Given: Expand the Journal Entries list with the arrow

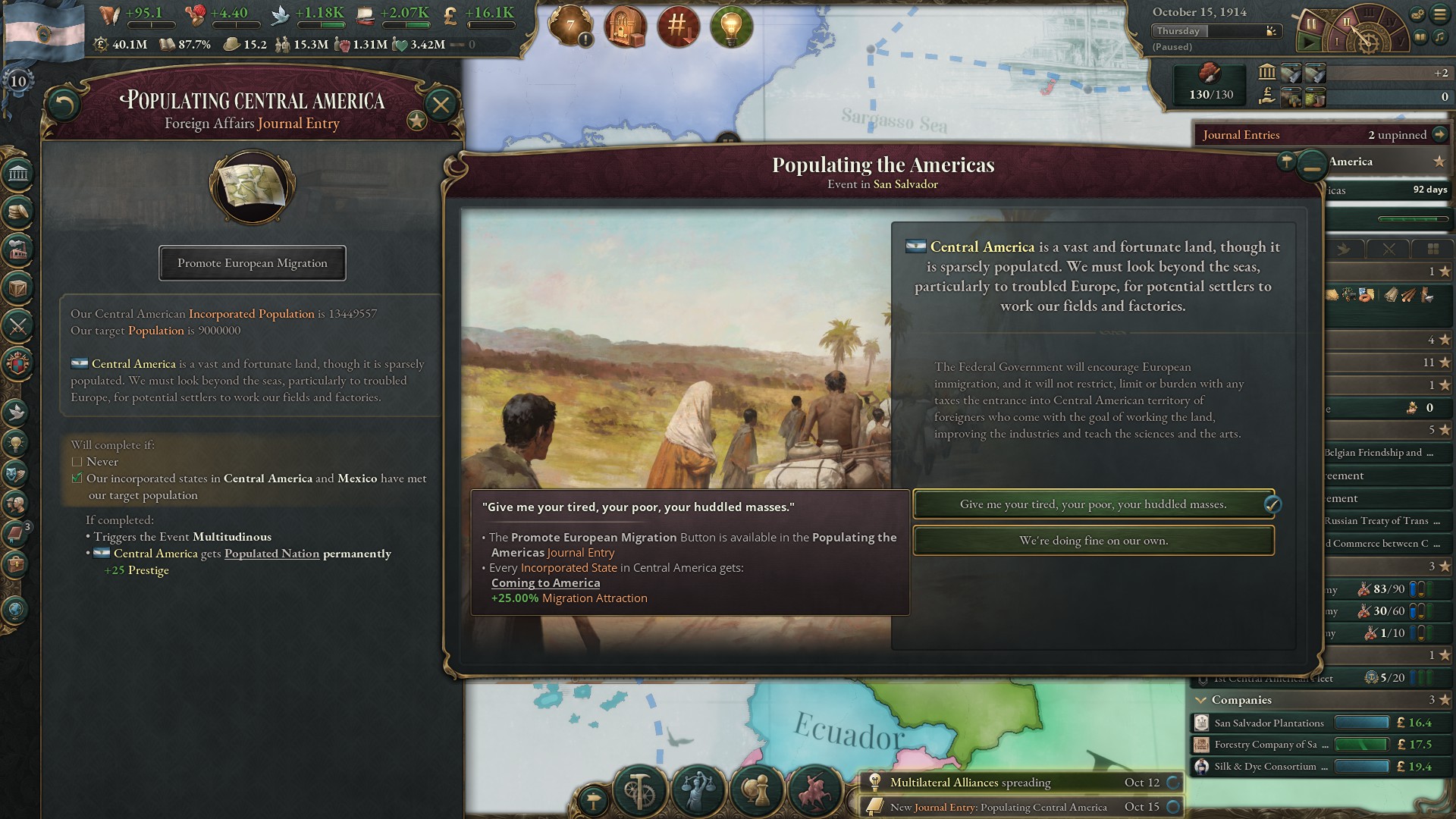Looking at the screenshot, I should point(1439,134).
